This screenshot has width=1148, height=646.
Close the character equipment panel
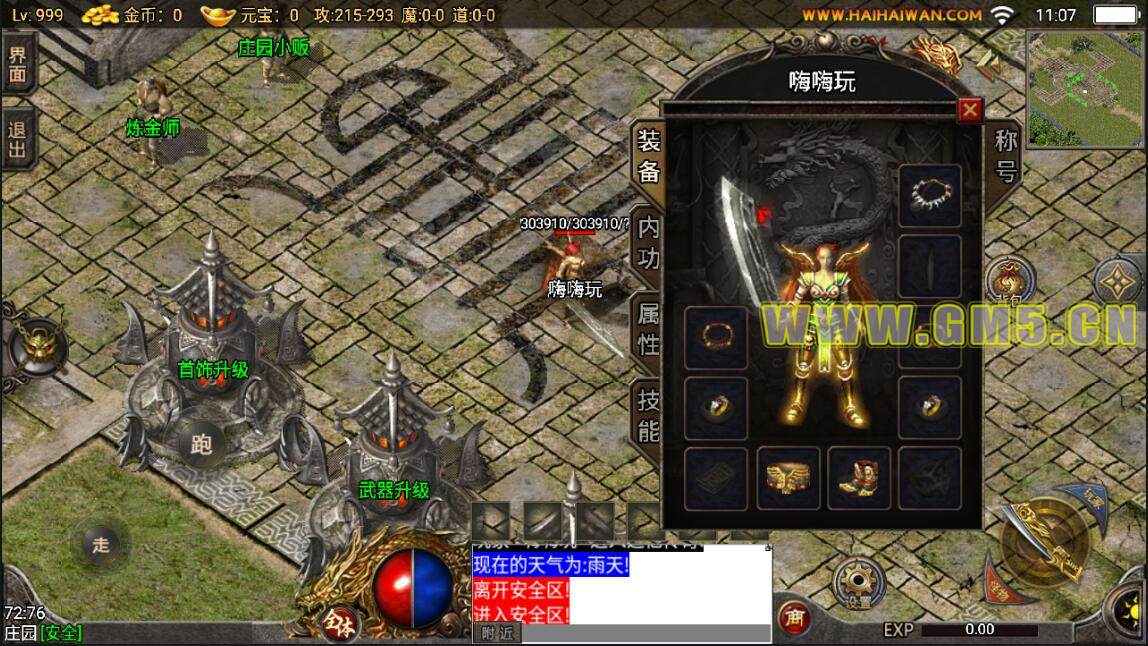click(969, 110)
